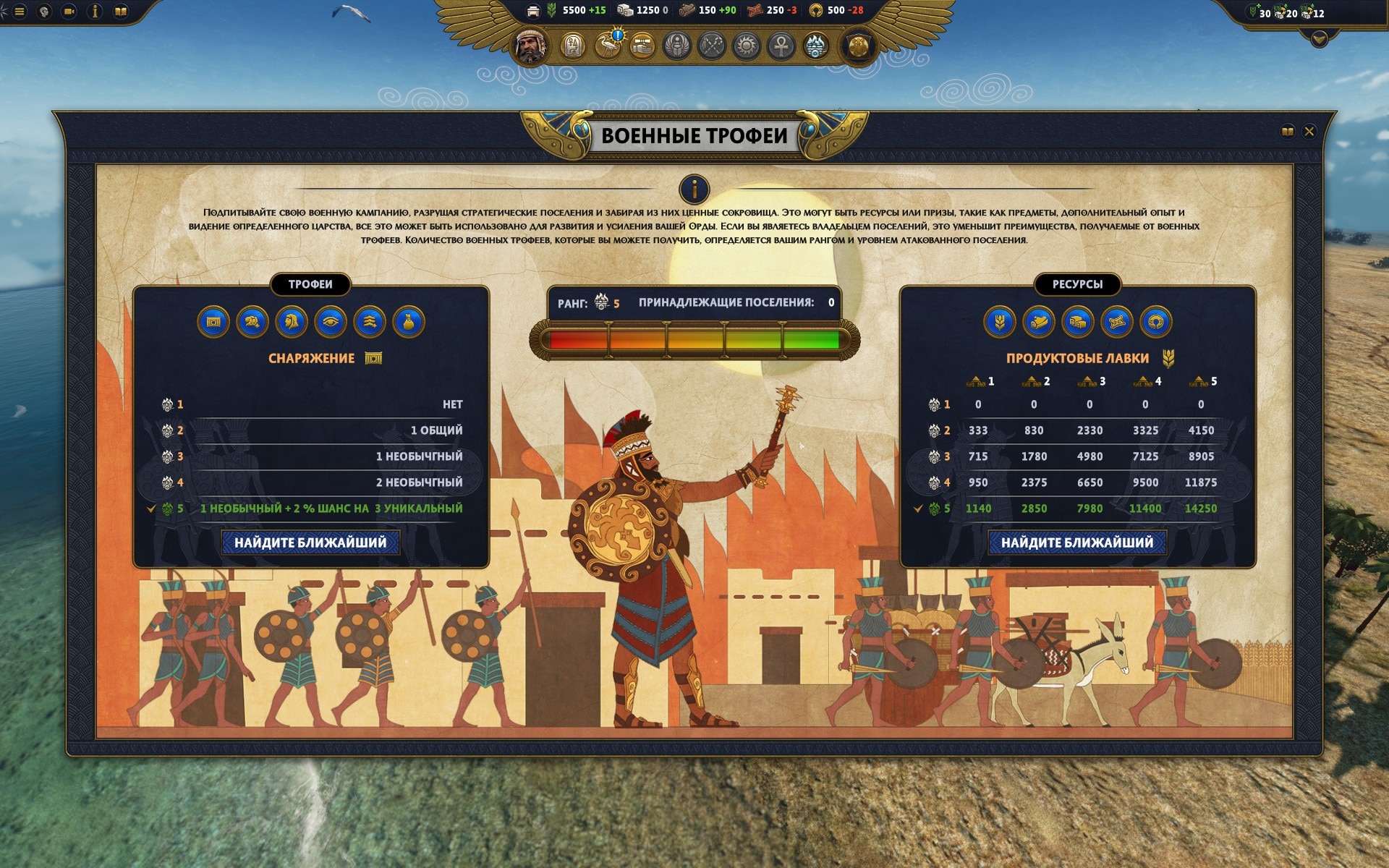Click Найдите ближайший under the Ресурсы panel

(1077, 542)
